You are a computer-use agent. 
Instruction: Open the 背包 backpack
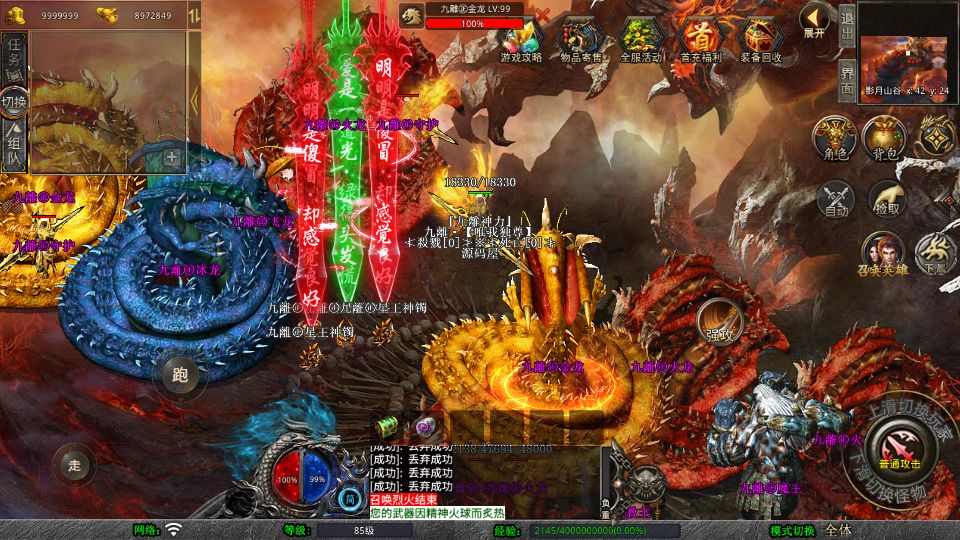pos(885,138)
